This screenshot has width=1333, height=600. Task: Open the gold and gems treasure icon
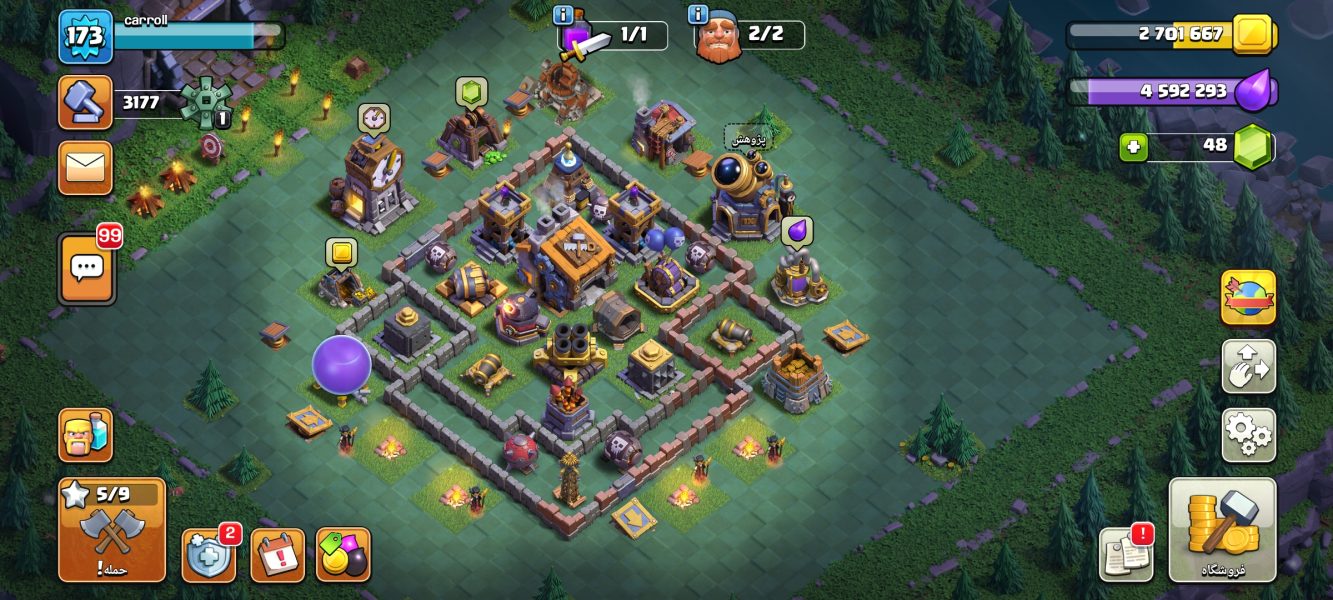(x=343, y=555)
